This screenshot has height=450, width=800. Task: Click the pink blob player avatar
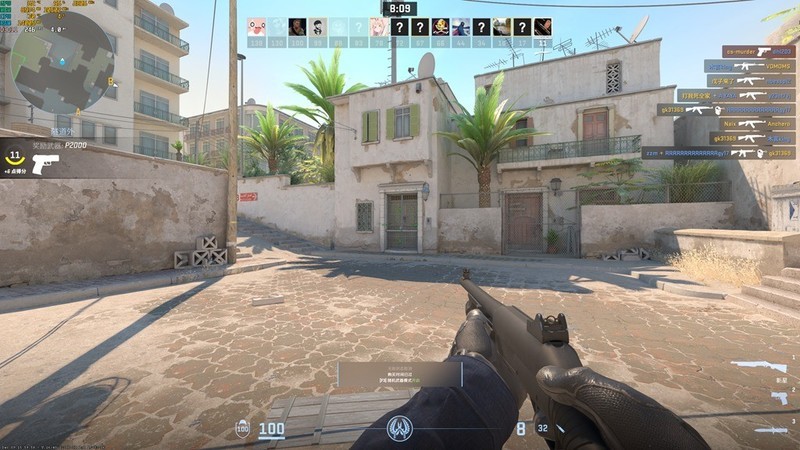pyautogui.click(x=257, y=27)
